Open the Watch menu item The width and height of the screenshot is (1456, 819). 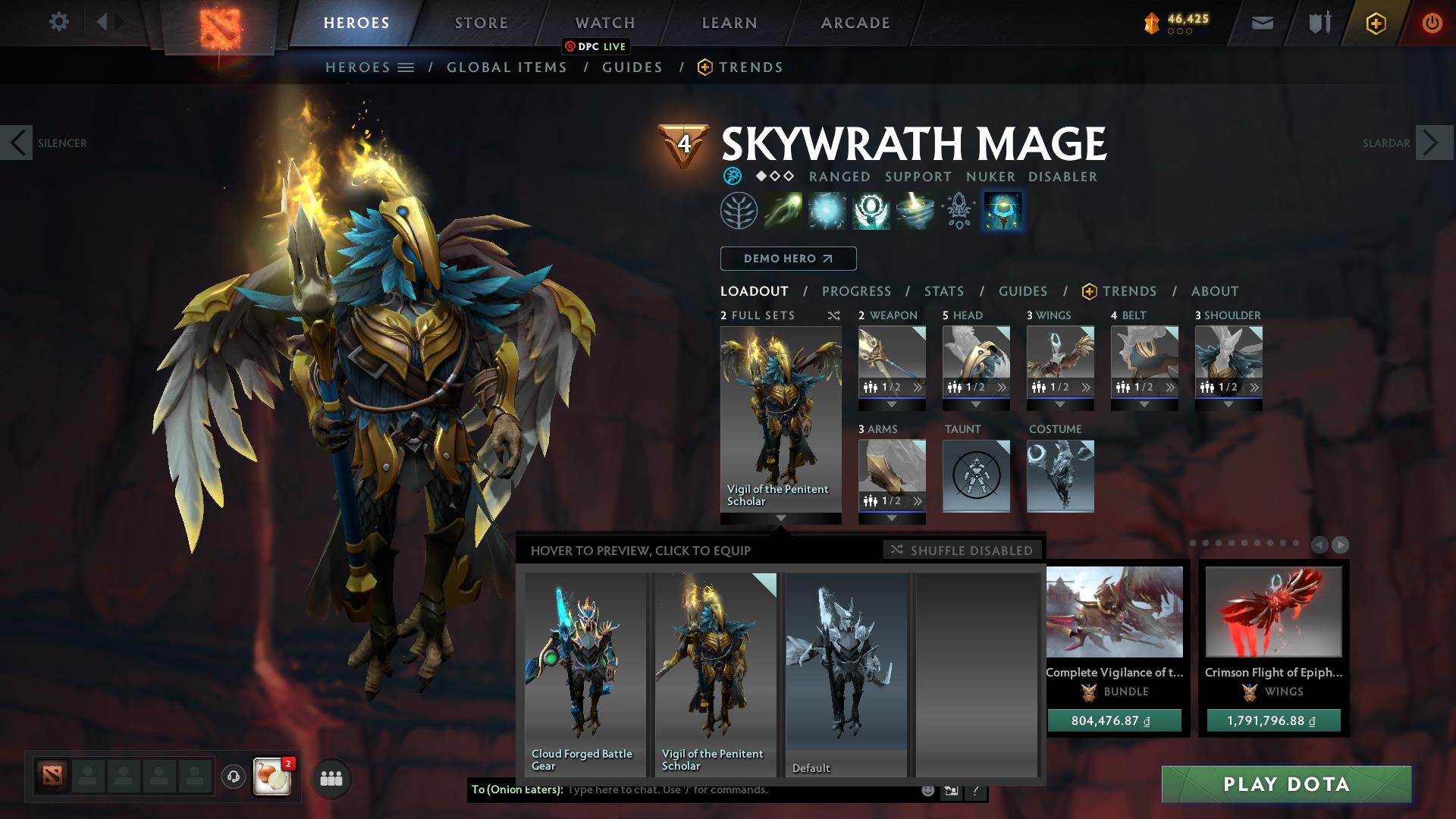[604, 22]
